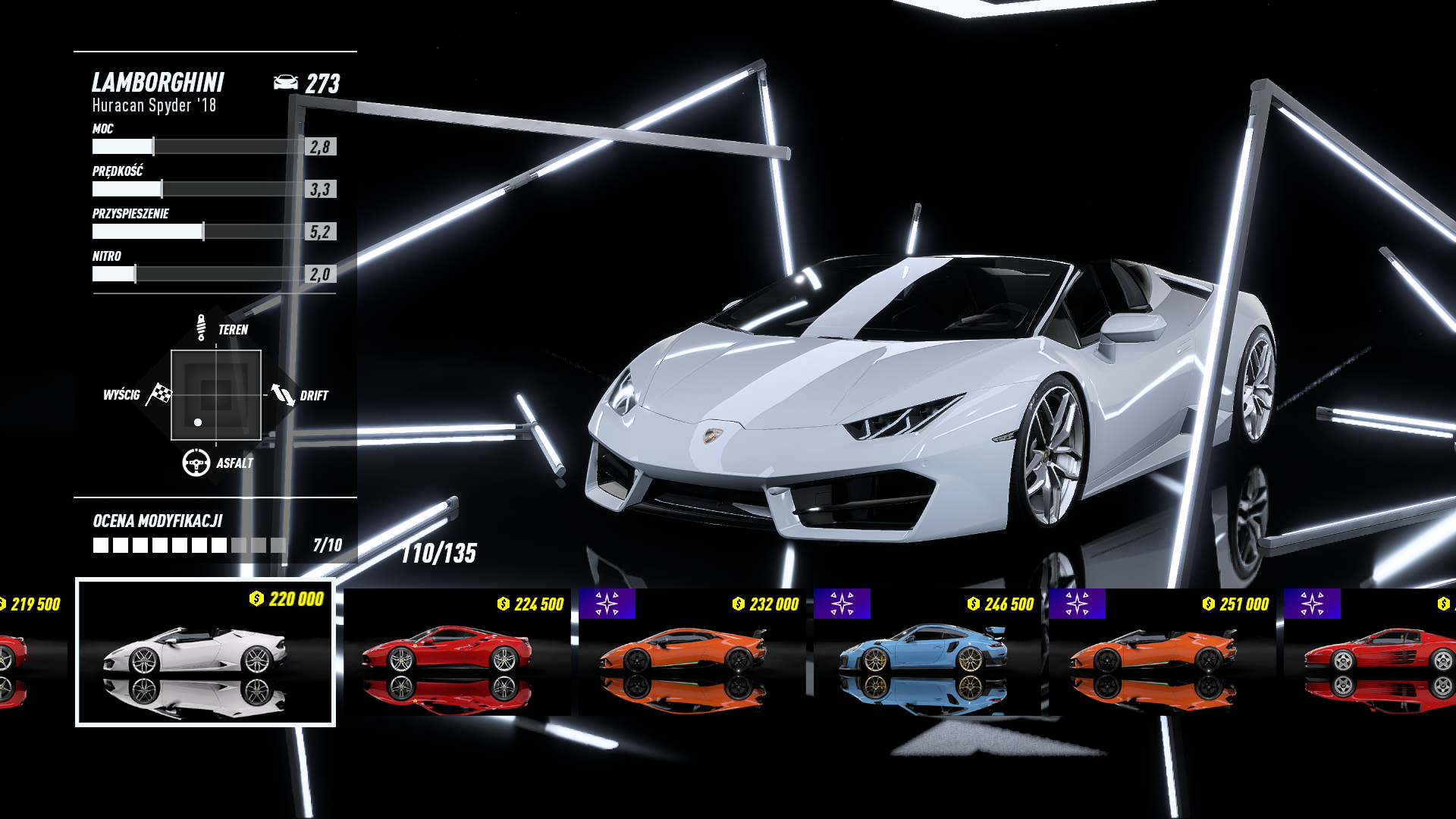Pick the orange Lamborghini priced 232 000
The width and height of the screenshot is (1456, 819).
coord(692,652)
